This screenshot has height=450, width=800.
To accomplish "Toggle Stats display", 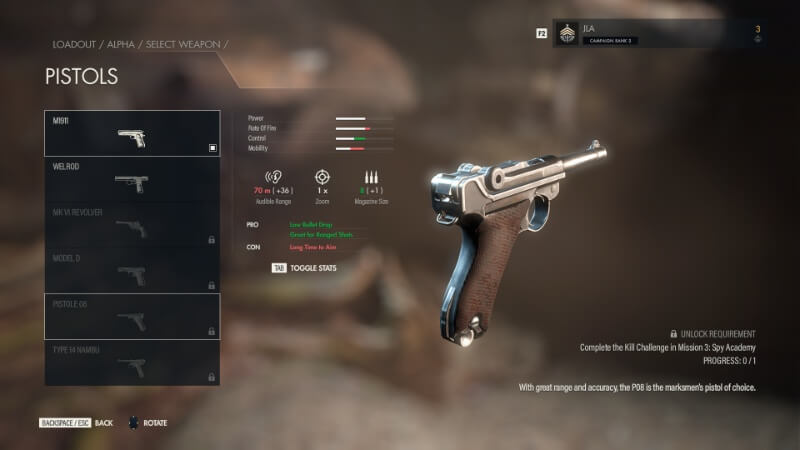I will (306, 268).
